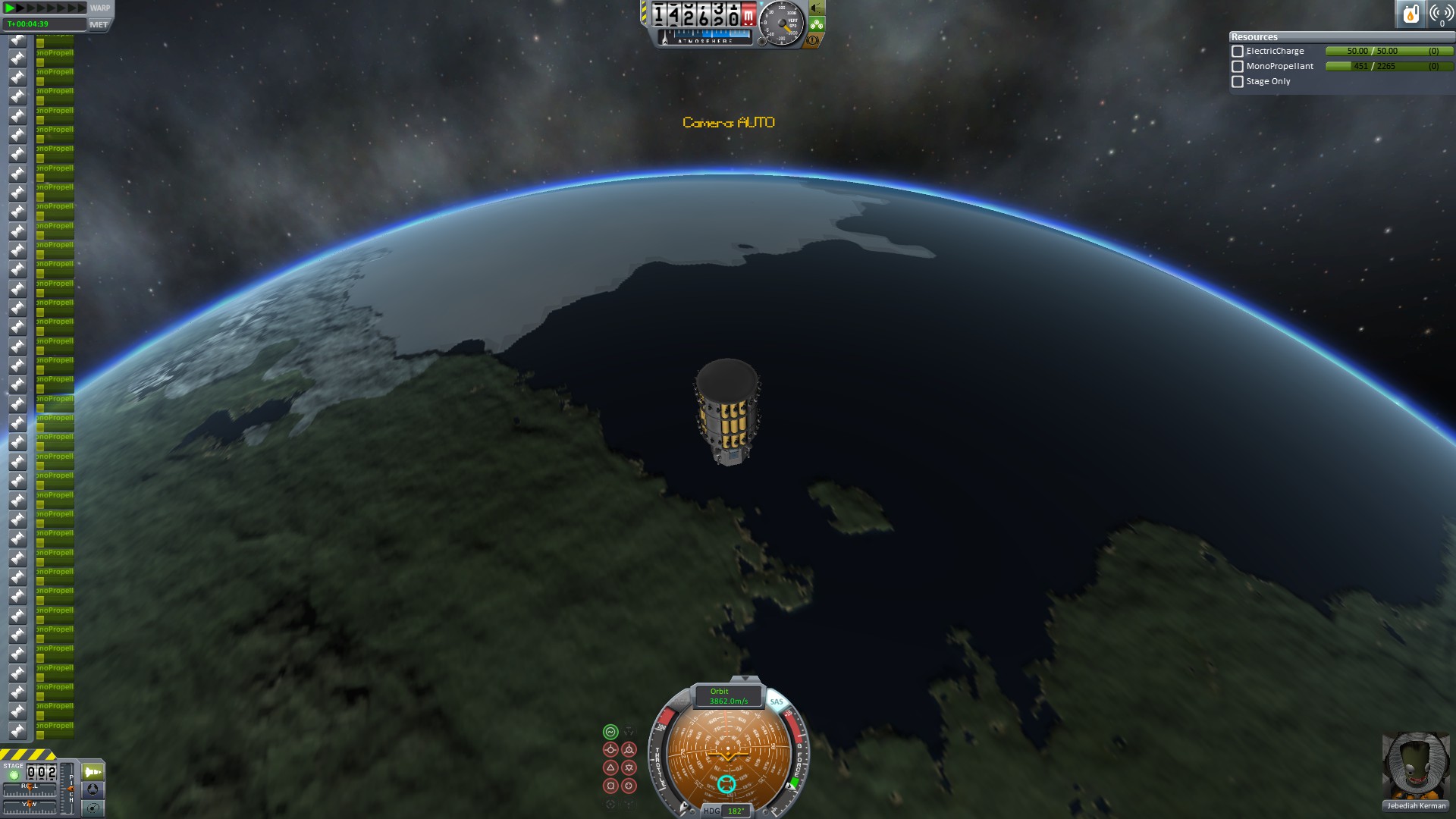This screenshot has width=1456, height=819.
Task: Toggle the lights button by the altimeter
Action: click(x=817, y=8)
